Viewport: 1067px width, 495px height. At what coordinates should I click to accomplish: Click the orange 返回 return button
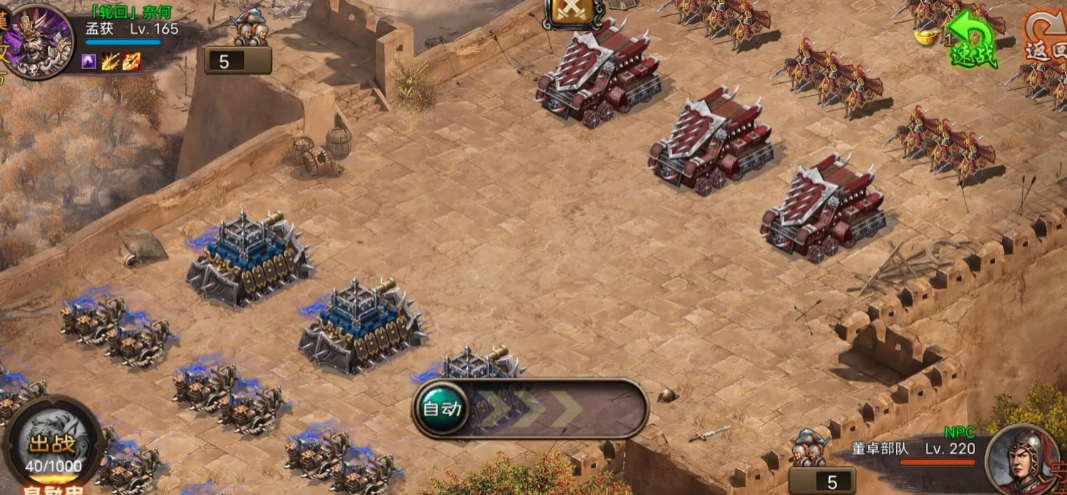point(1045,35)
